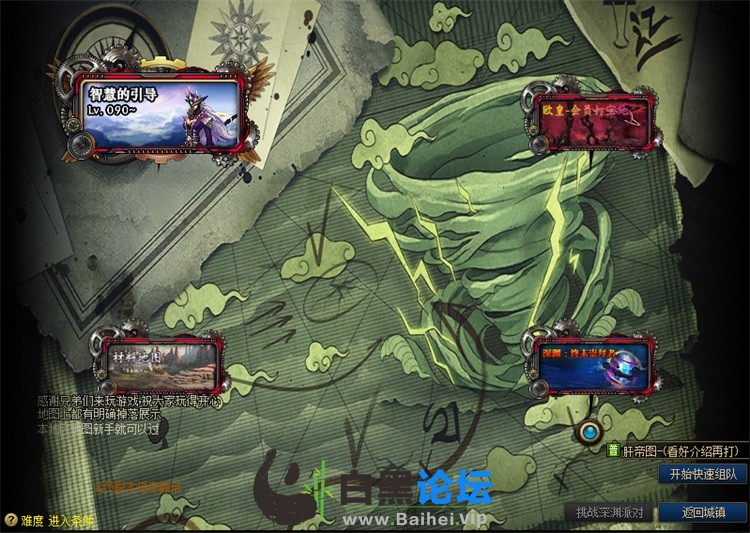Screen dimensions: 750x533
Task: Open the 难度 进入条件 help icon
Action: click(x=10, y=520)
